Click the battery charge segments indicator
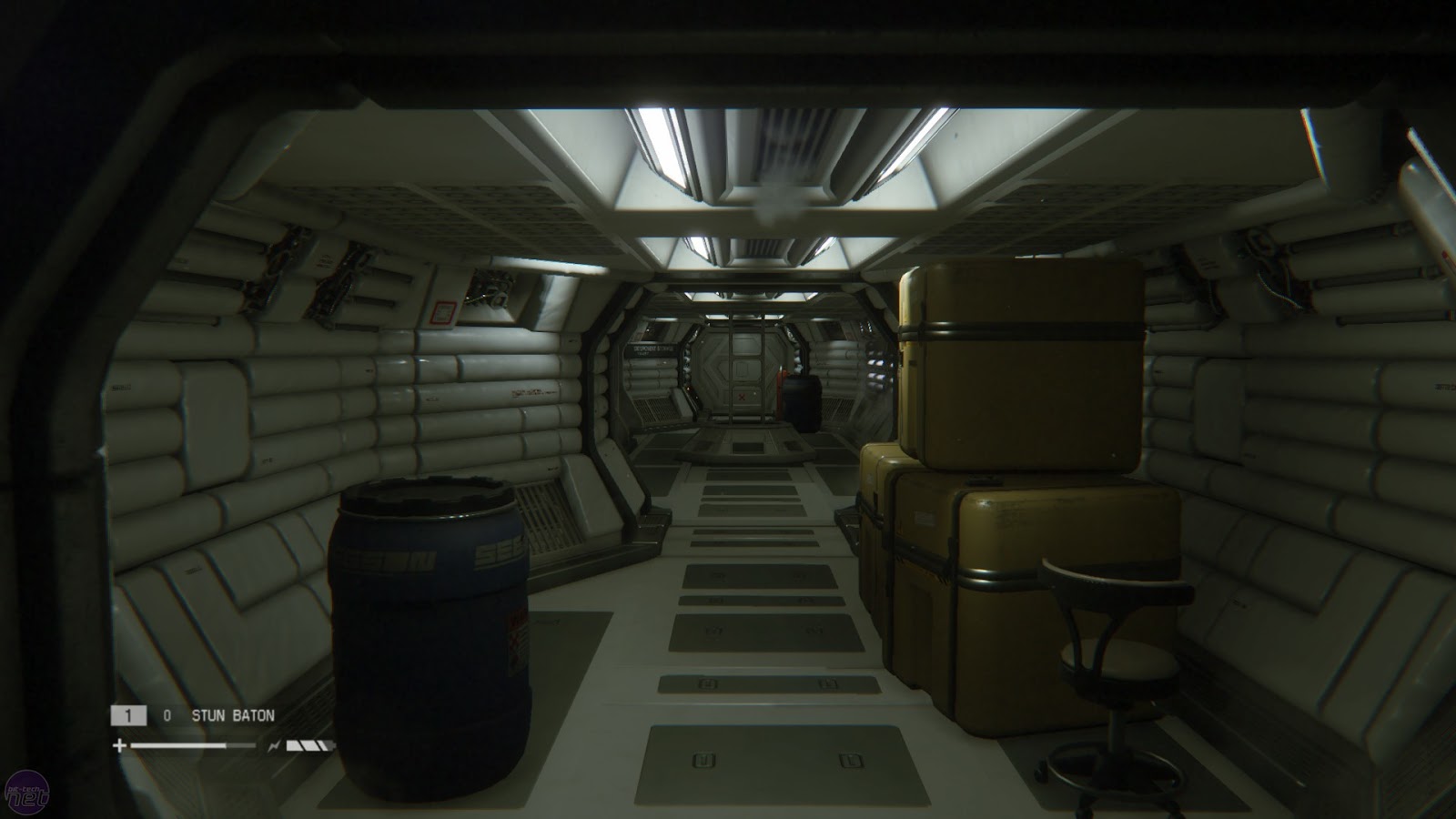This screenshot has height=819, width=1456. 308,744
